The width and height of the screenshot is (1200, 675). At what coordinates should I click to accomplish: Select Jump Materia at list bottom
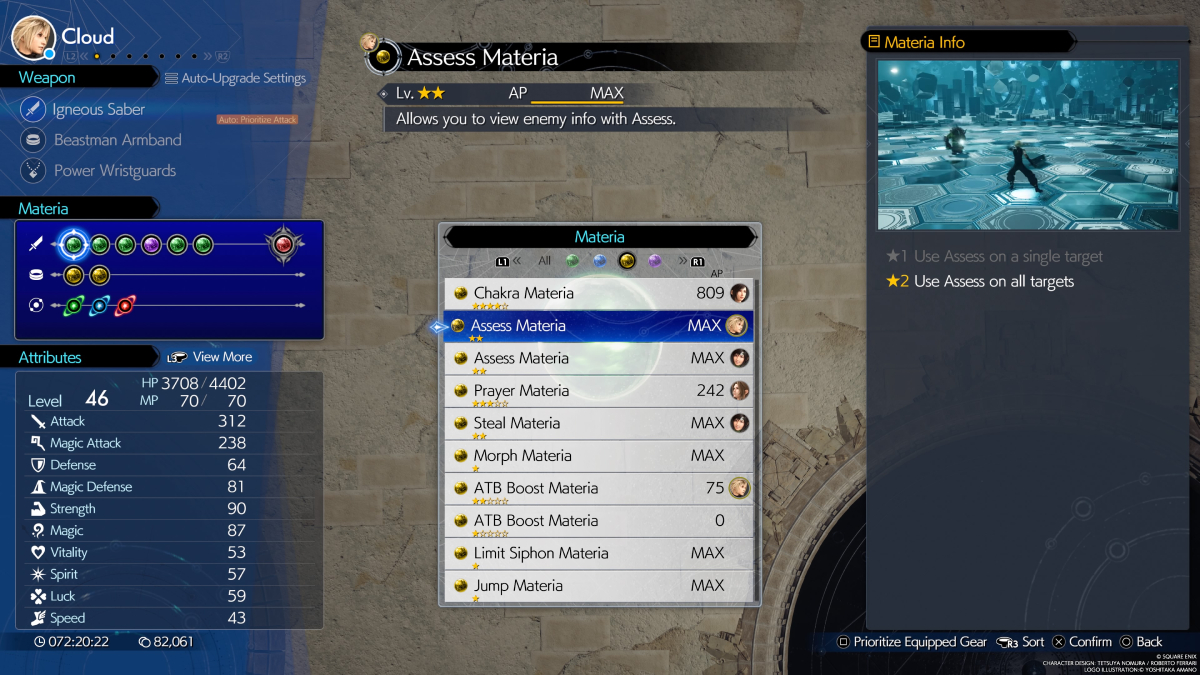click(598, 586)
